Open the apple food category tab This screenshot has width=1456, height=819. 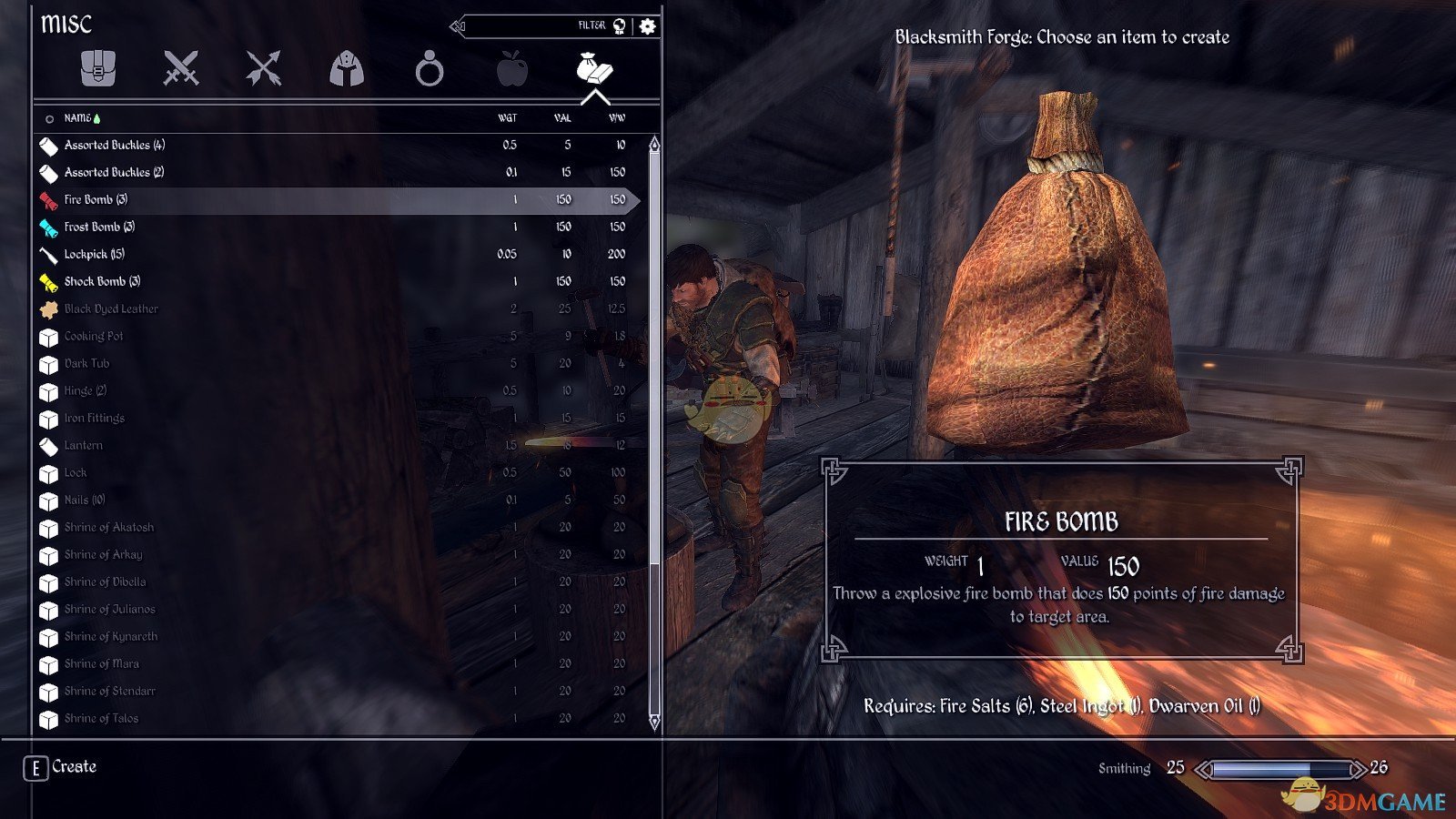(x=512, y=68)
